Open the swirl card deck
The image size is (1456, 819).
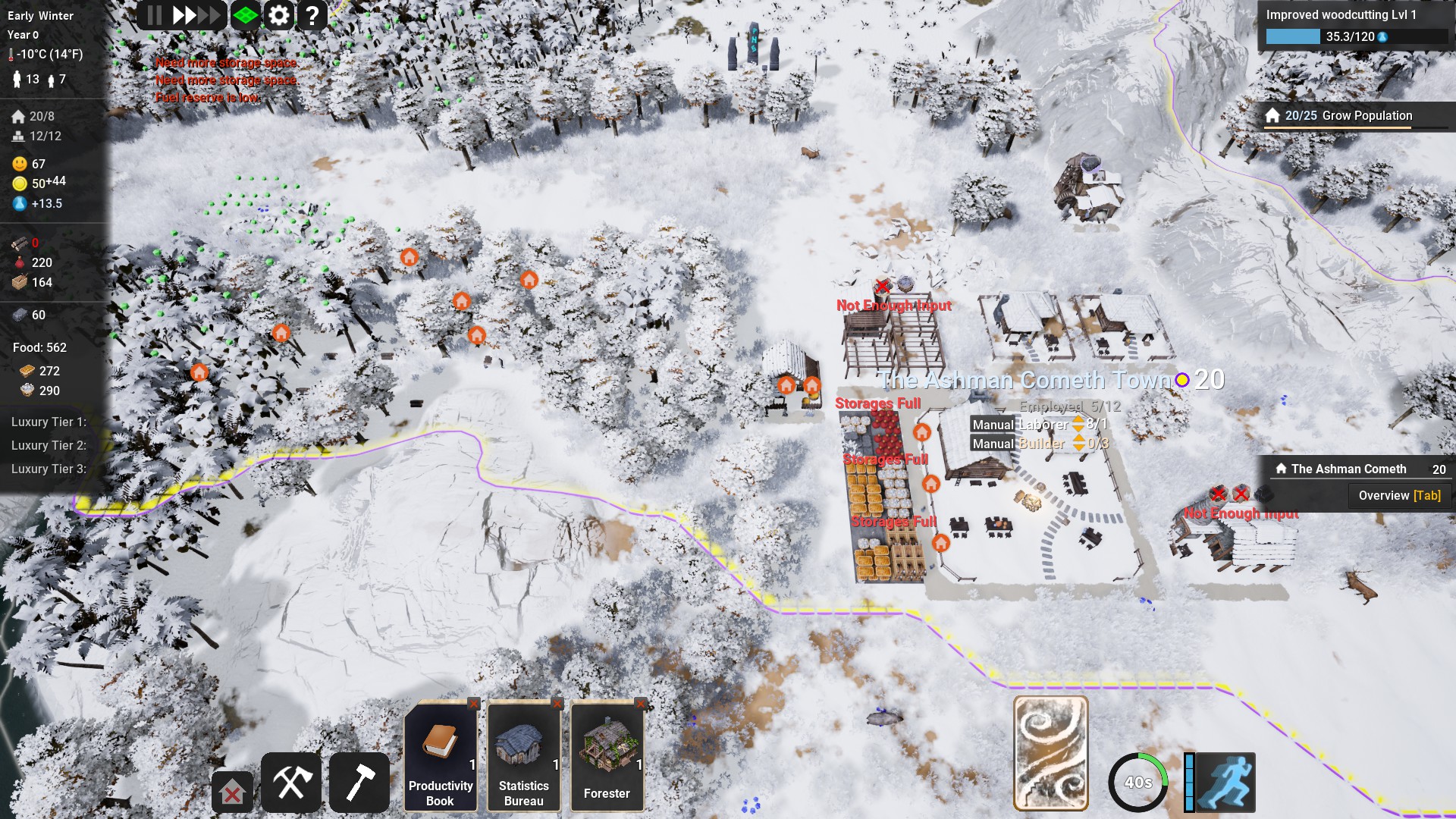click(1050, 754)
